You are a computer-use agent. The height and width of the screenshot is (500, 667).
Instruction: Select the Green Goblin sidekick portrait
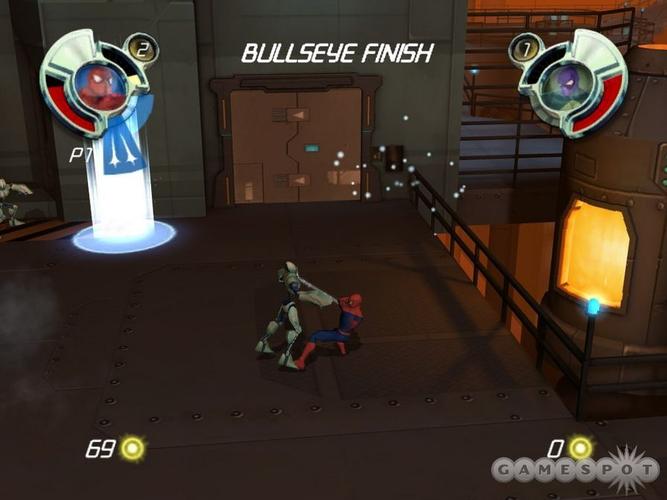pos(567,84)
